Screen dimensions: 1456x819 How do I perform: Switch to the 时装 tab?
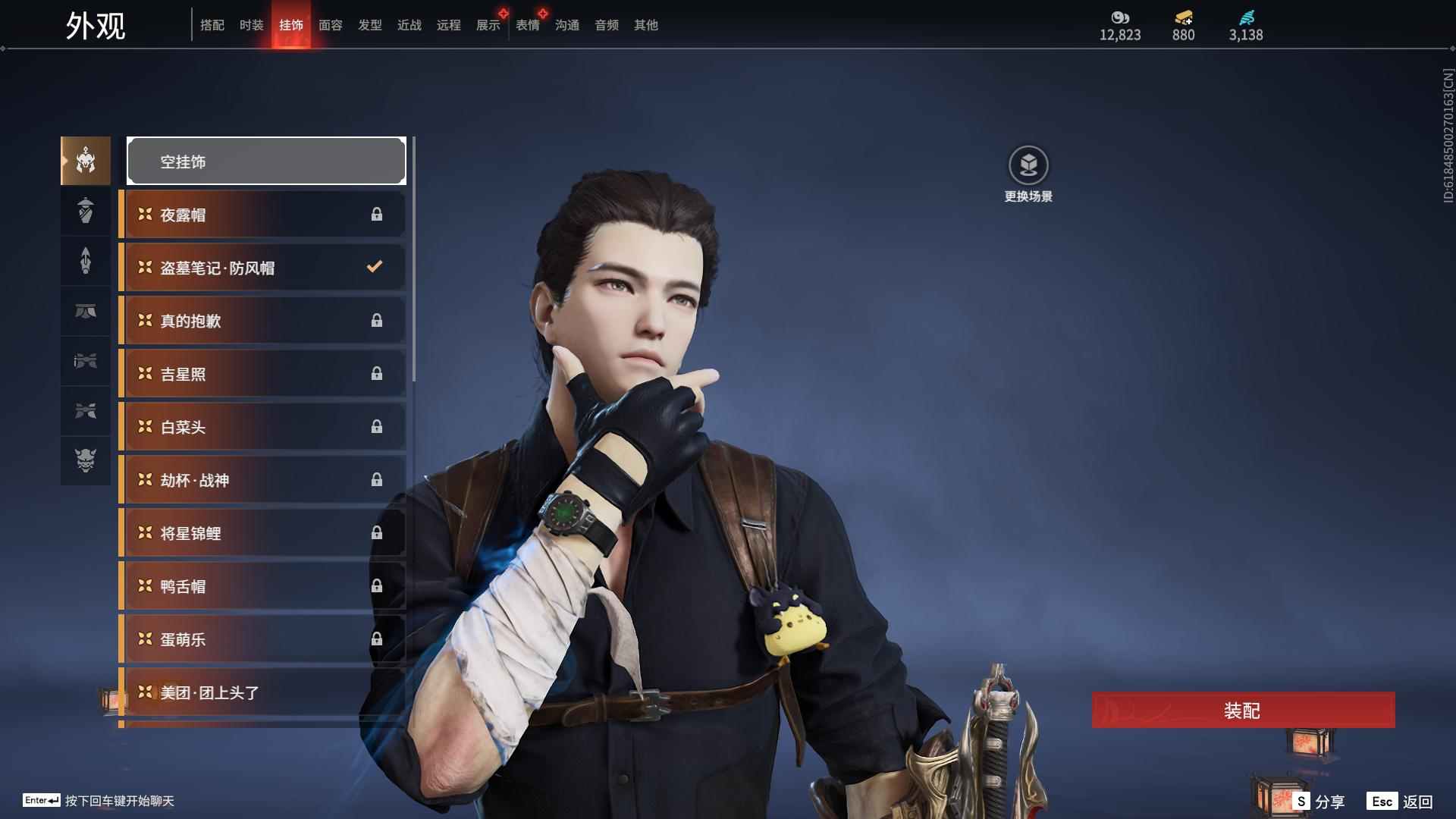pos(251,25)
